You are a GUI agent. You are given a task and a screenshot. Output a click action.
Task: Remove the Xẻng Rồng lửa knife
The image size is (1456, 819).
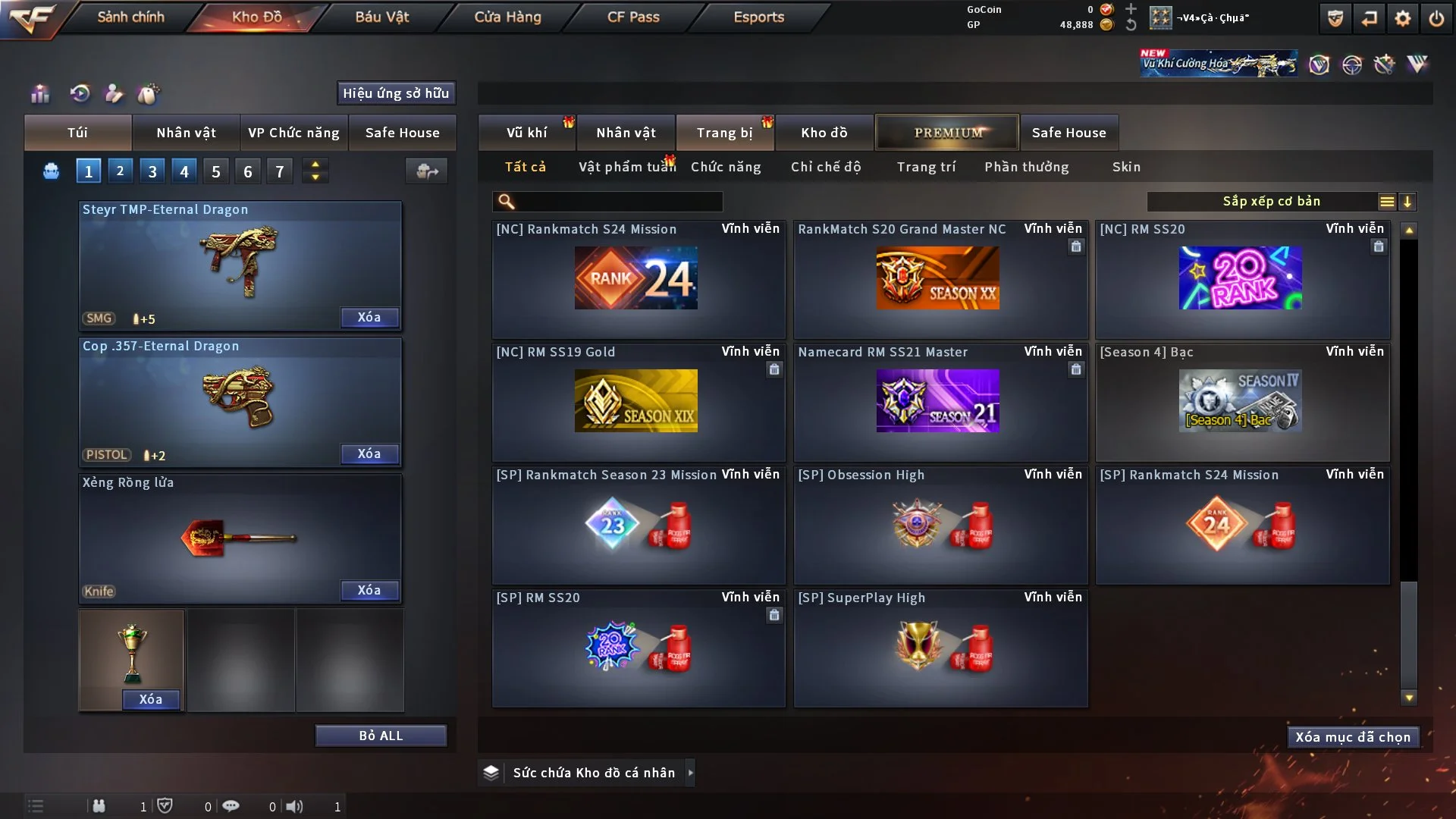(369, 590)
